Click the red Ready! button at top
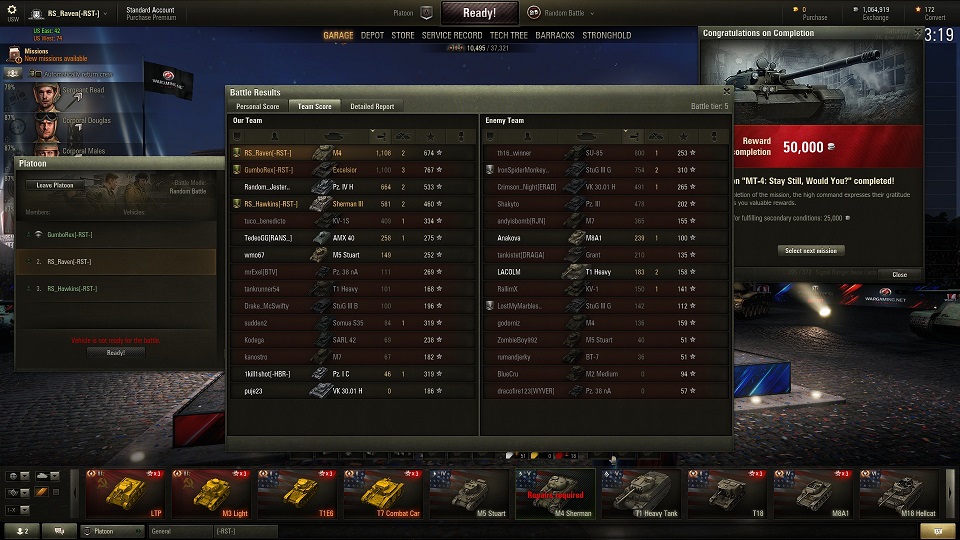 (480, 13)
